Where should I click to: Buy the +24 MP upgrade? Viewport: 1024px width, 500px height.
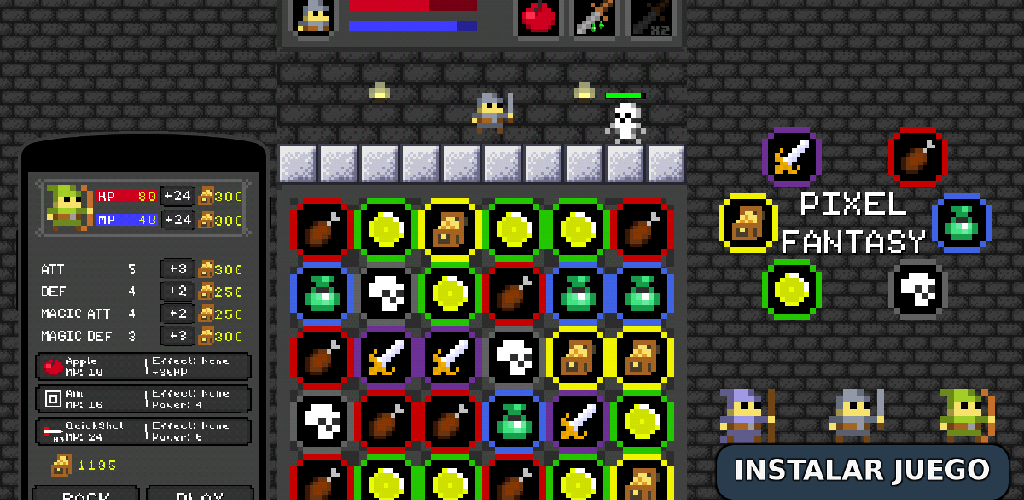(178, 220)
